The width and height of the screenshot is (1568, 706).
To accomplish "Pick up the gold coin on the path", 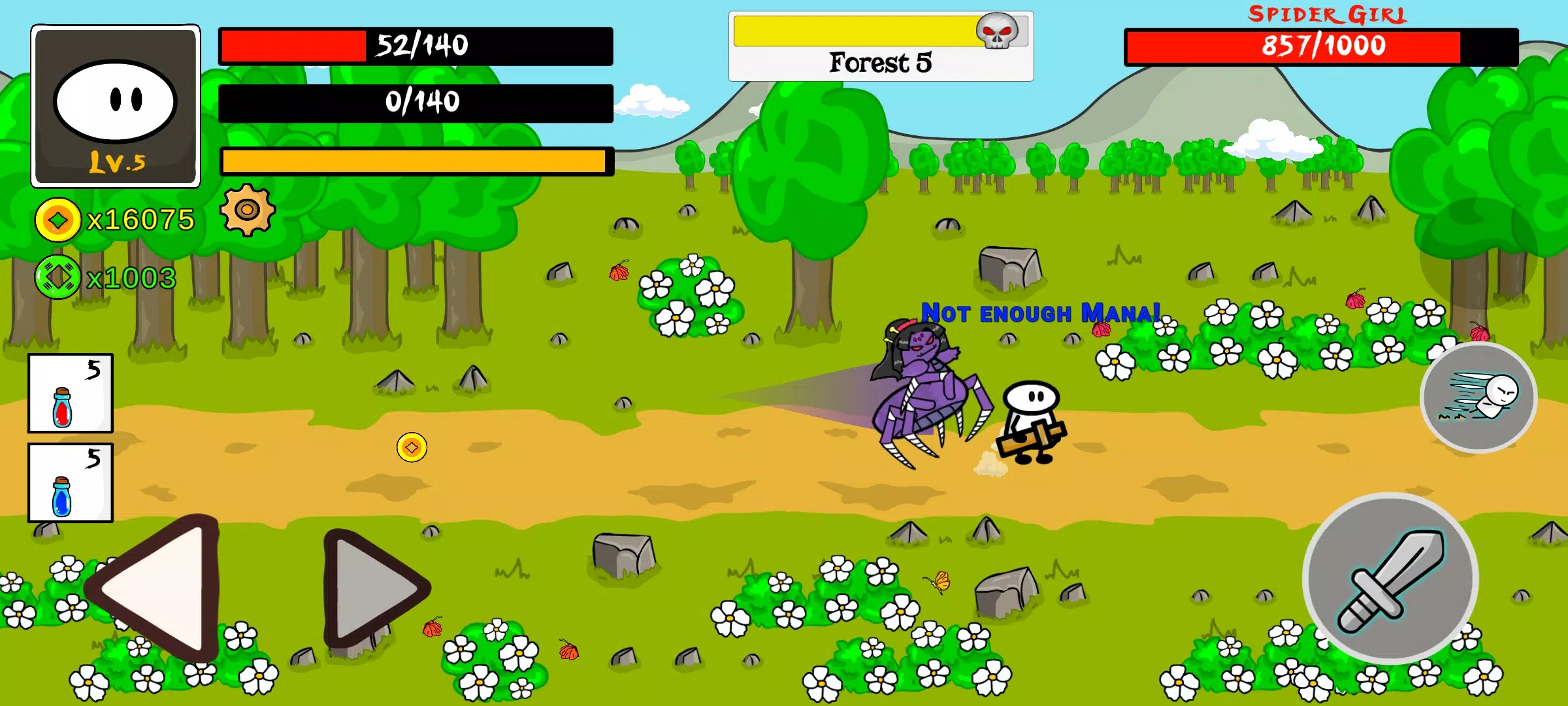I will click(410, 448).
